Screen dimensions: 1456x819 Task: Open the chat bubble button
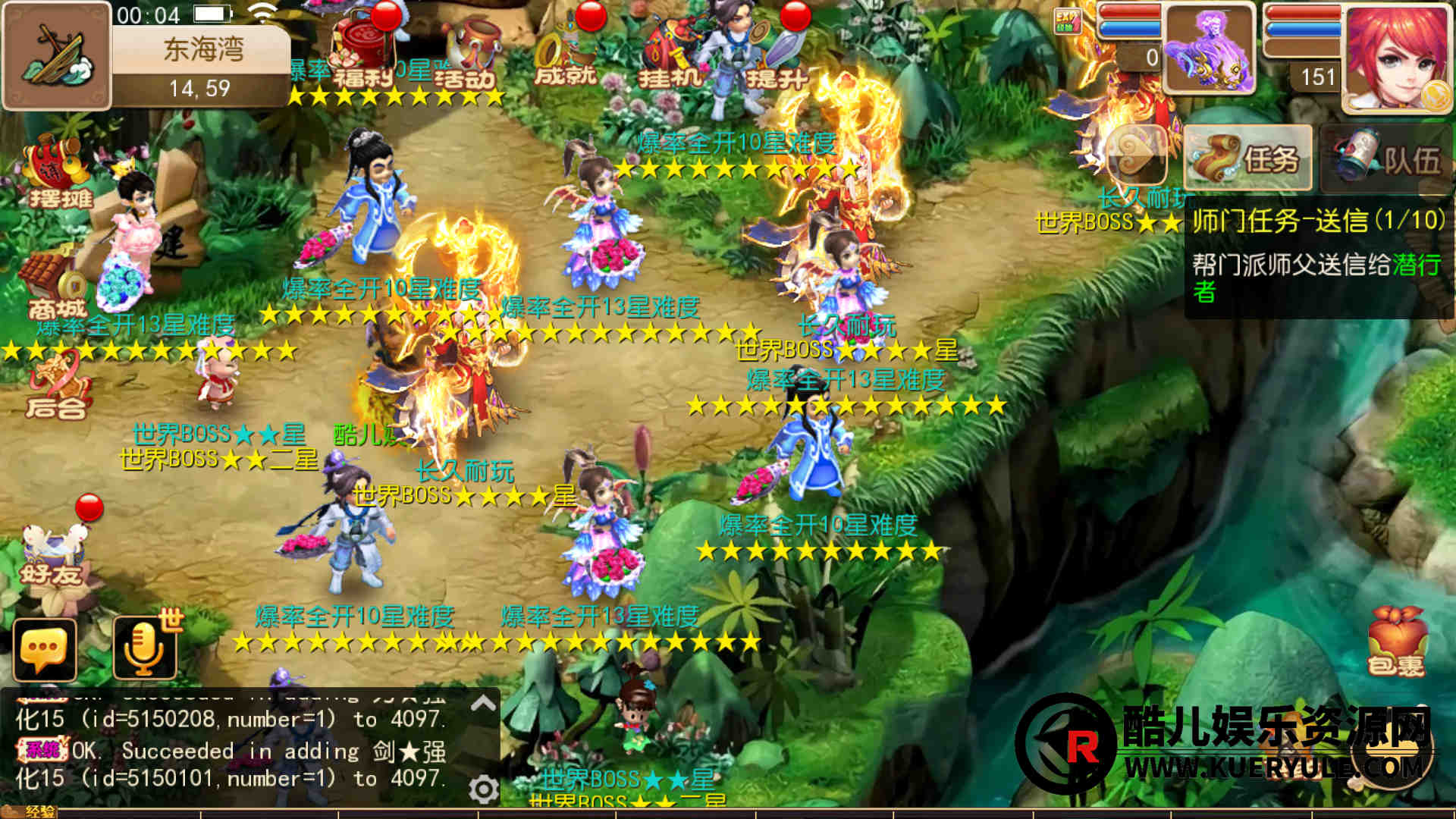click(45, 649)
